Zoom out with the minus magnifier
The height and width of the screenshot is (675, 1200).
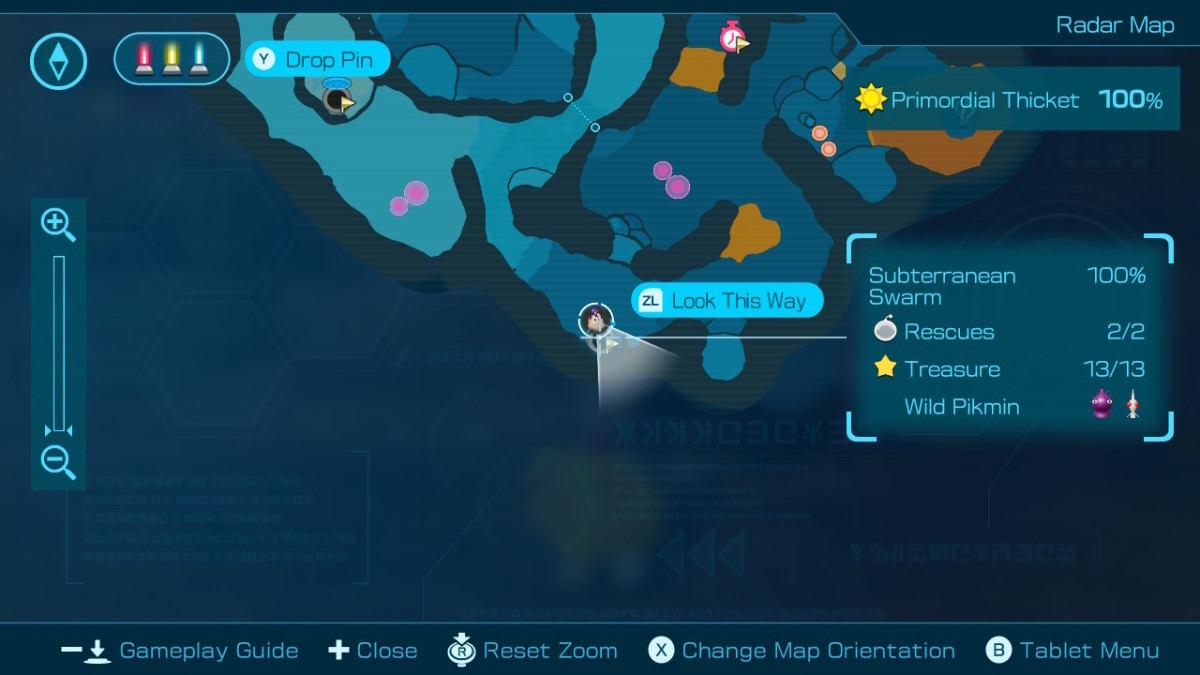[57, 462]
